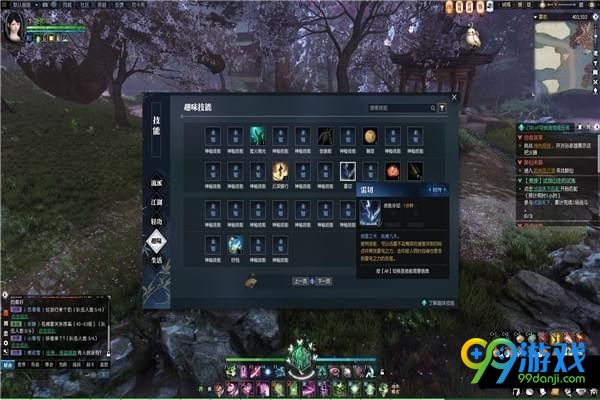Select the red orb skill icon
Viewport: 600px width, 400px height.
coord(393,171)
